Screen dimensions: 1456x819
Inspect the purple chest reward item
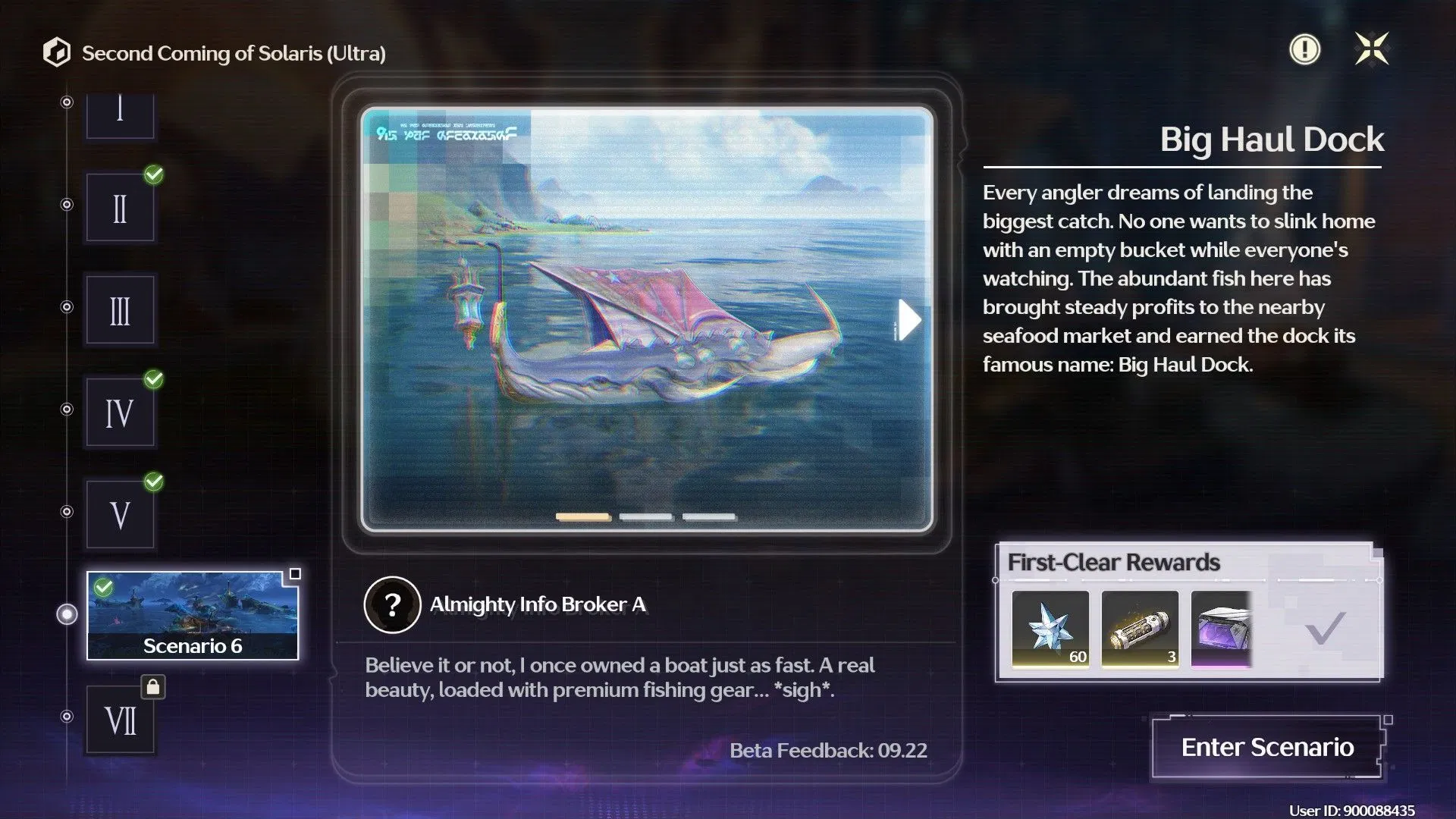click(x=1221, y=629)
